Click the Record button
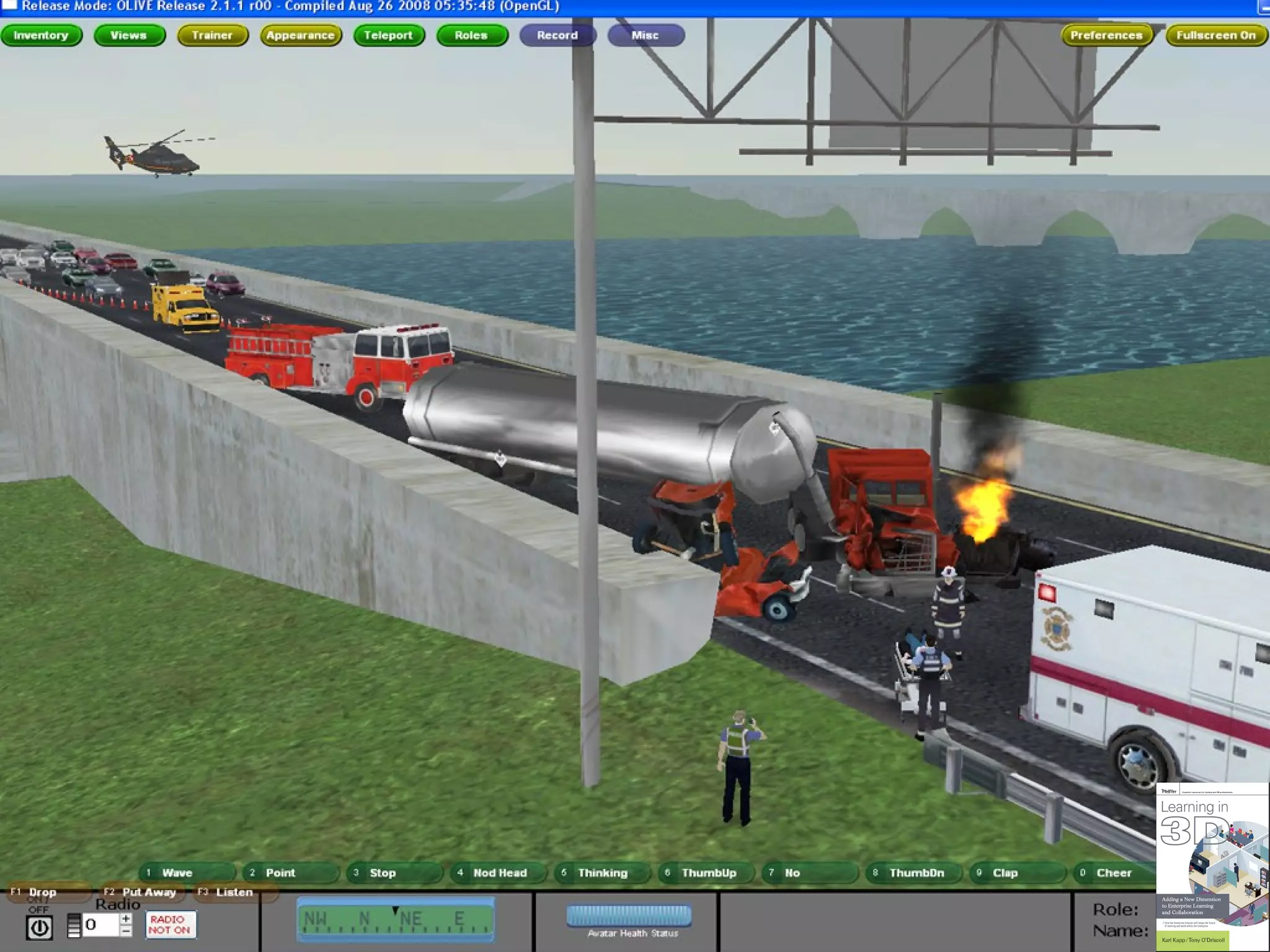 [x=557, y=35]
